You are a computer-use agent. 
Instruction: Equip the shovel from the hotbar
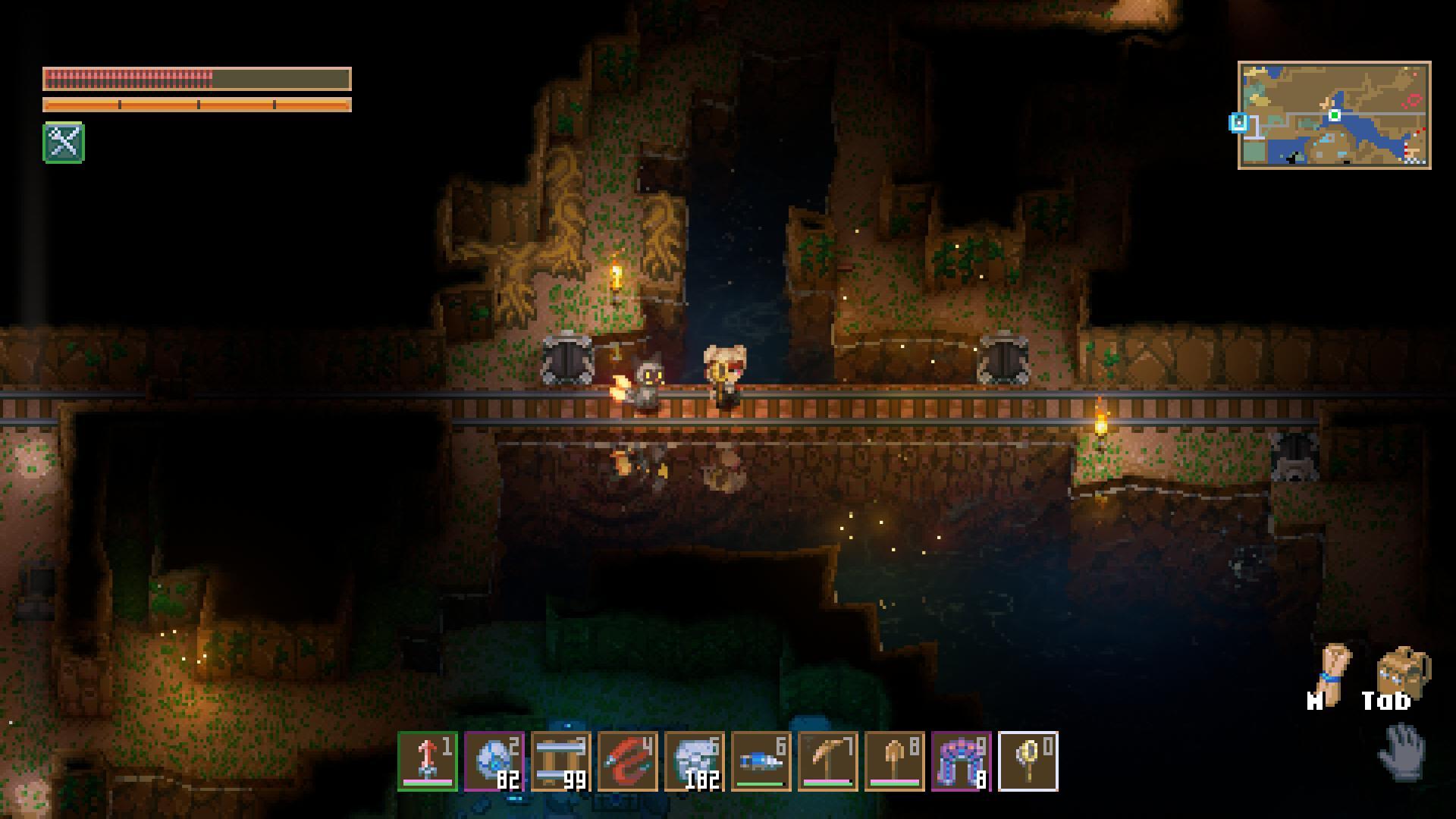[x=895, y=761]
